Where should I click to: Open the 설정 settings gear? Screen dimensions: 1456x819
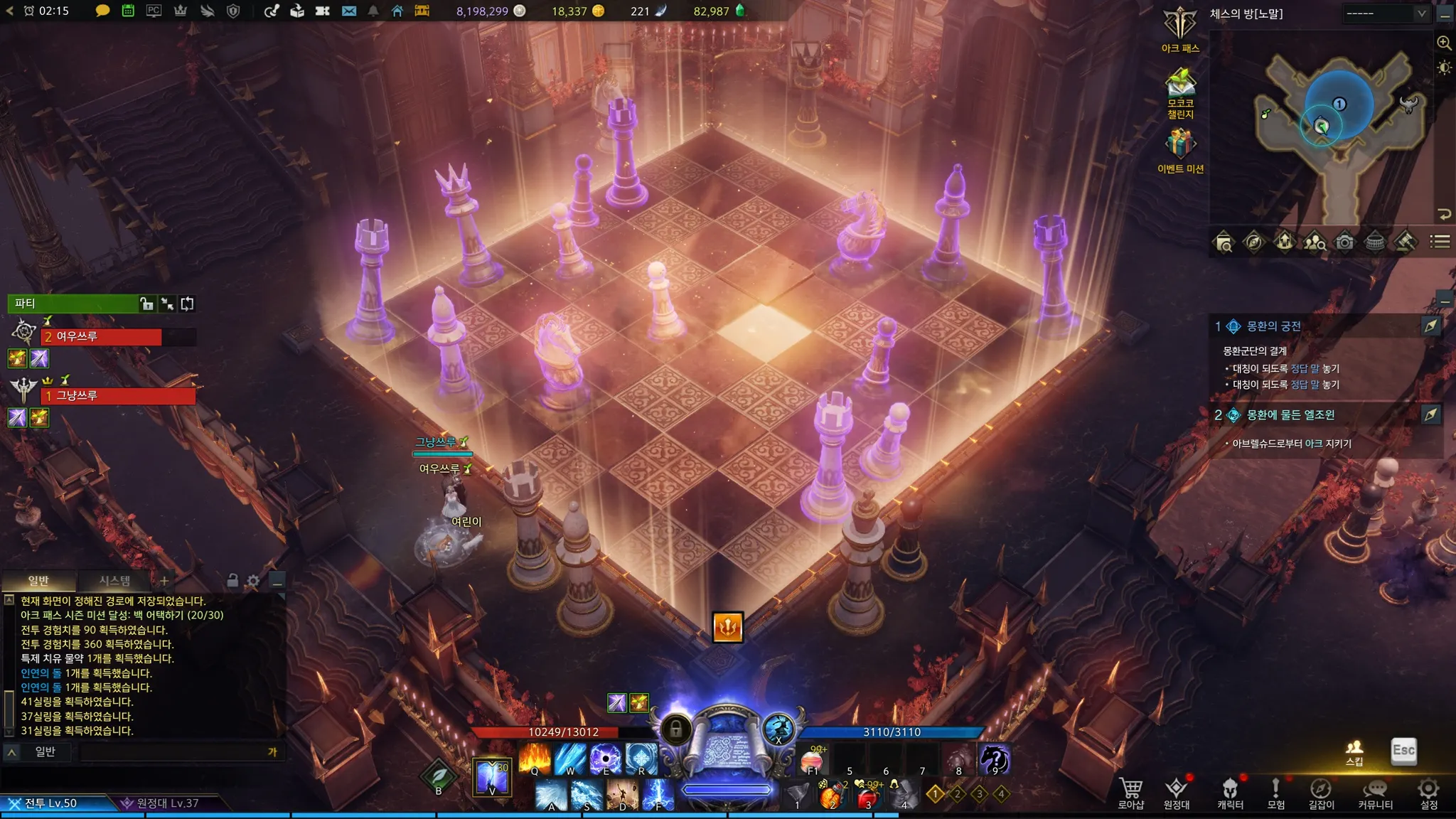pyautogui.click(x=1428, y=792)
